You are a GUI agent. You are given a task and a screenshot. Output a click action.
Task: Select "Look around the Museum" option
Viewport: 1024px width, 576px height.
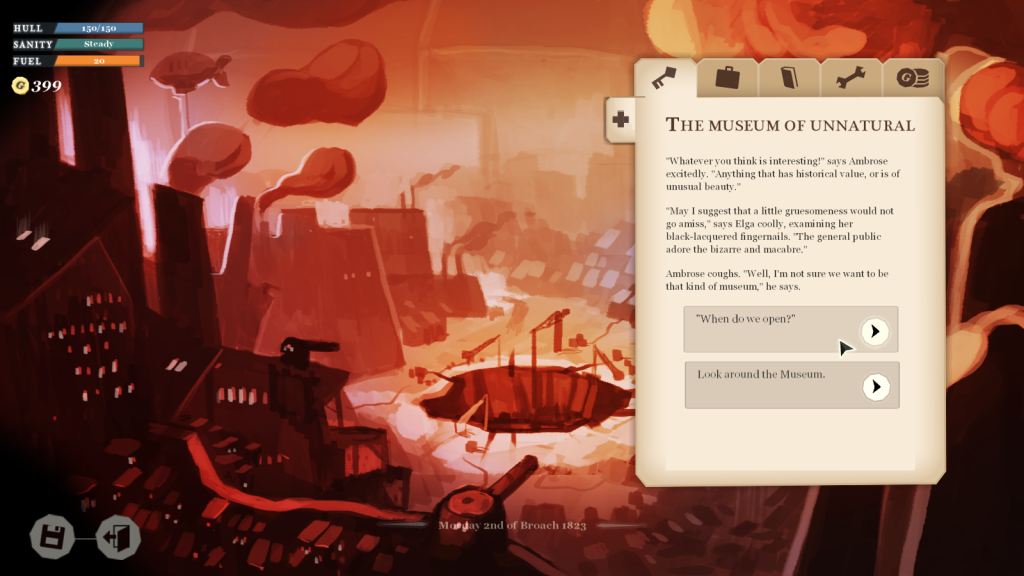point(876,386)
